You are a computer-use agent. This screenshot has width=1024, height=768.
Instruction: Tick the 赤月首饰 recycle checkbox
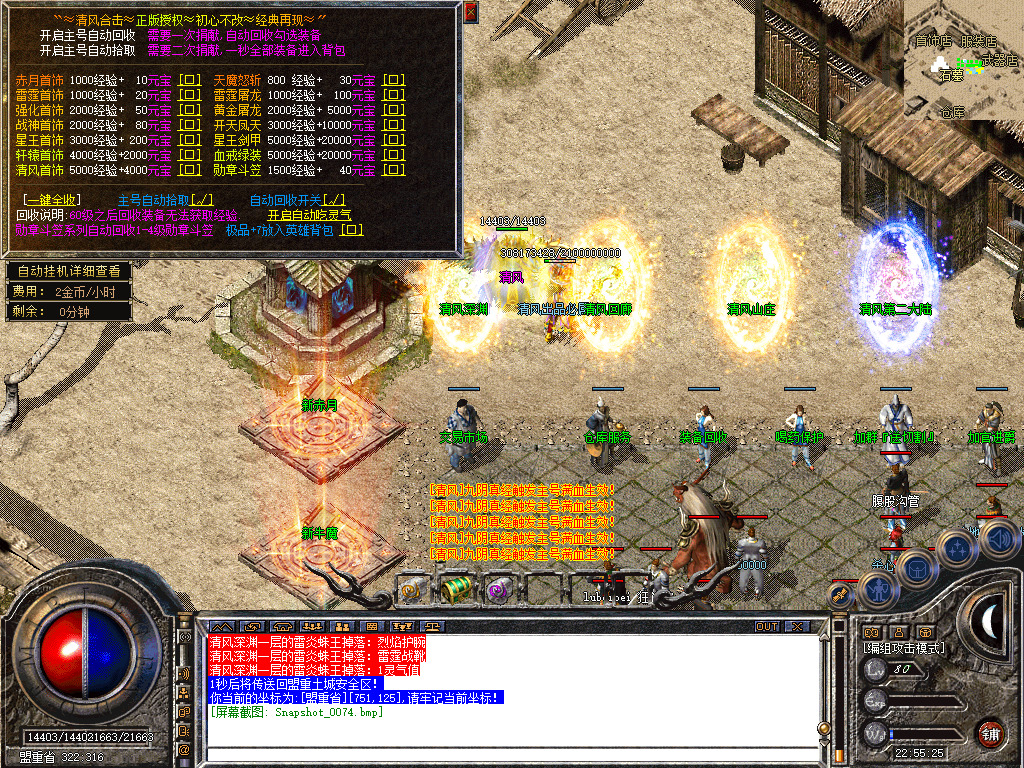coord(189,80)
